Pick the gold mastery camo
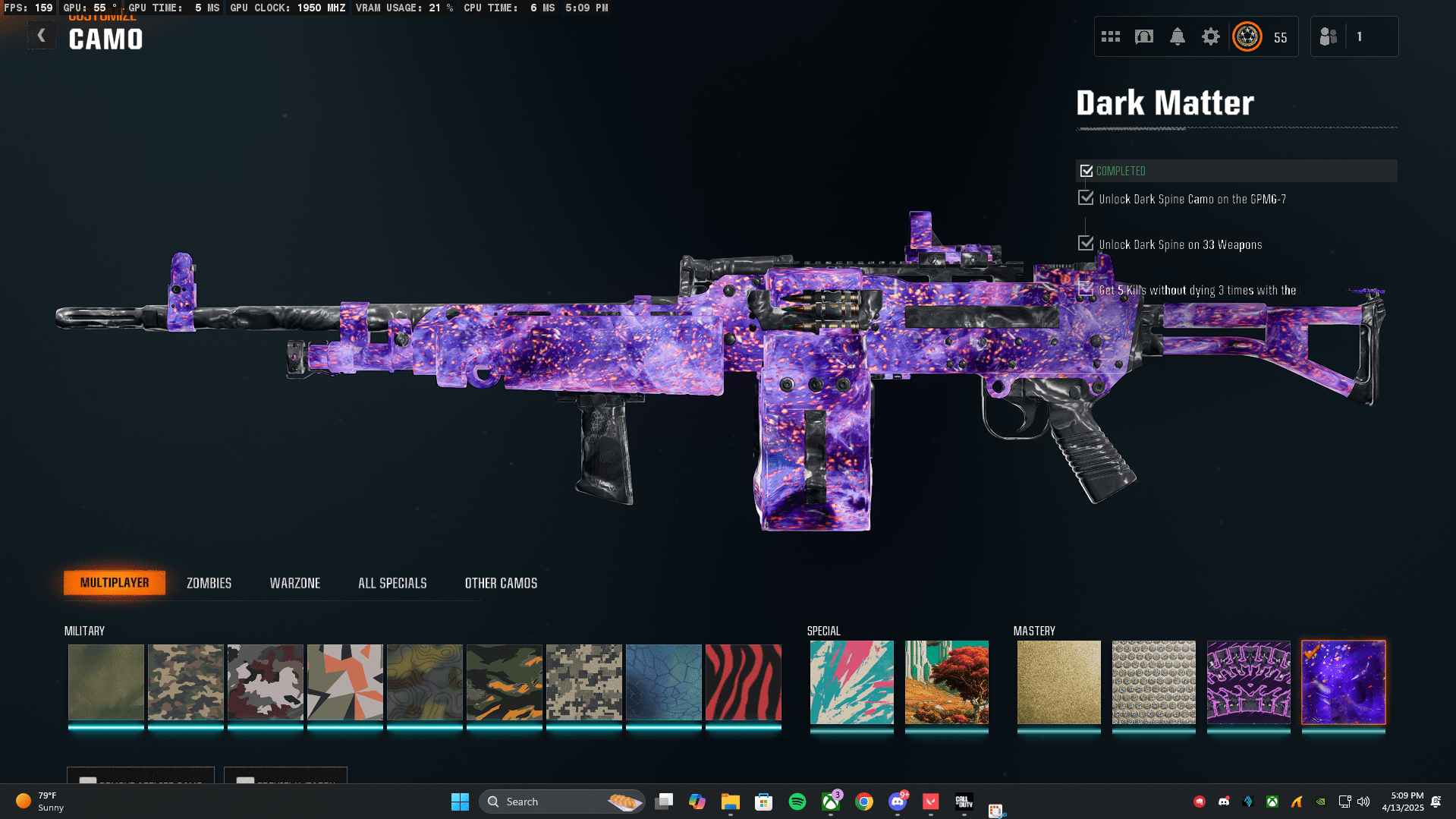This screenshot has width=1456, height=819. point(1058,682)
